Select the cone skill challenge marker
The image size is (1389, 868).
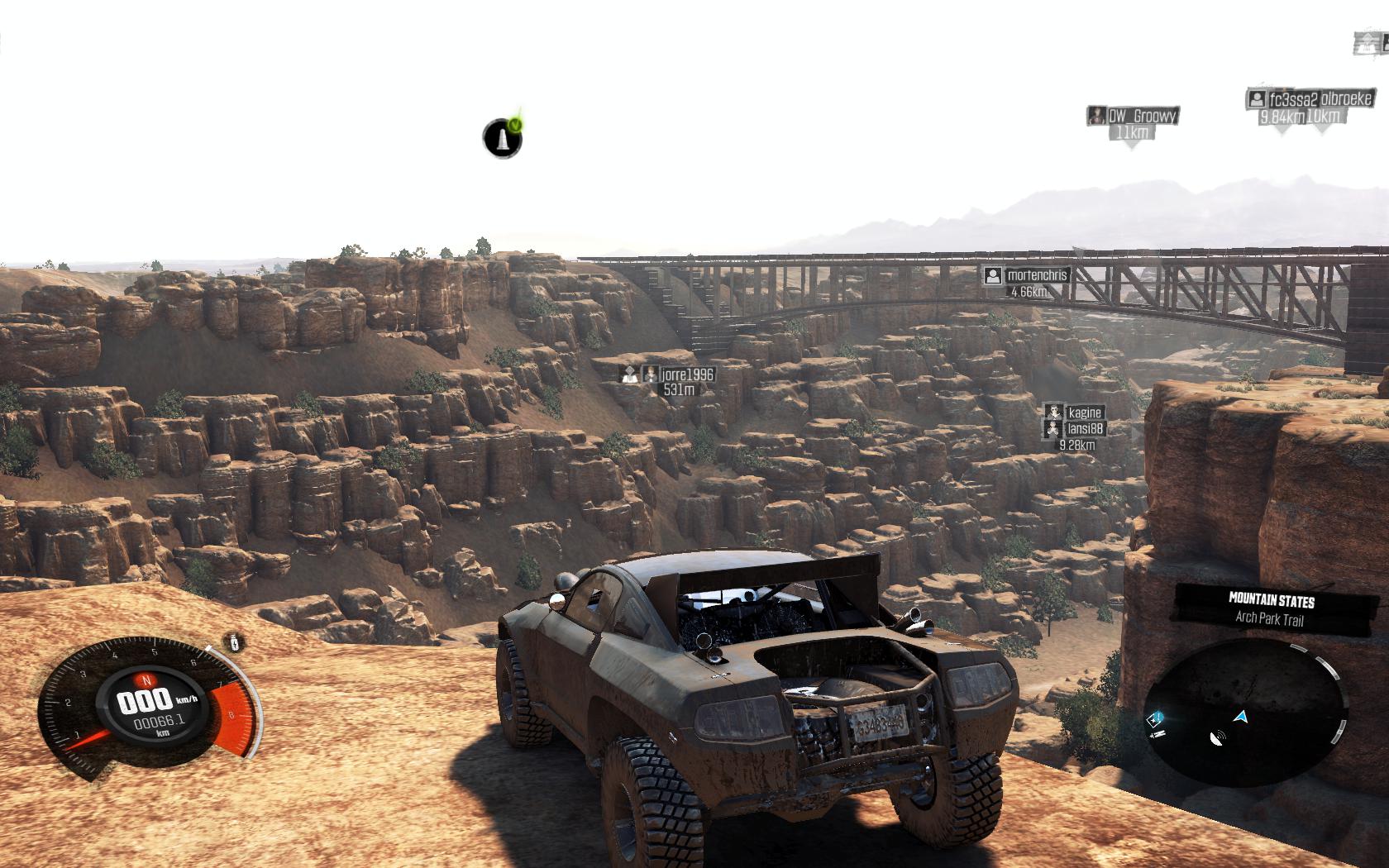(503, 138)
